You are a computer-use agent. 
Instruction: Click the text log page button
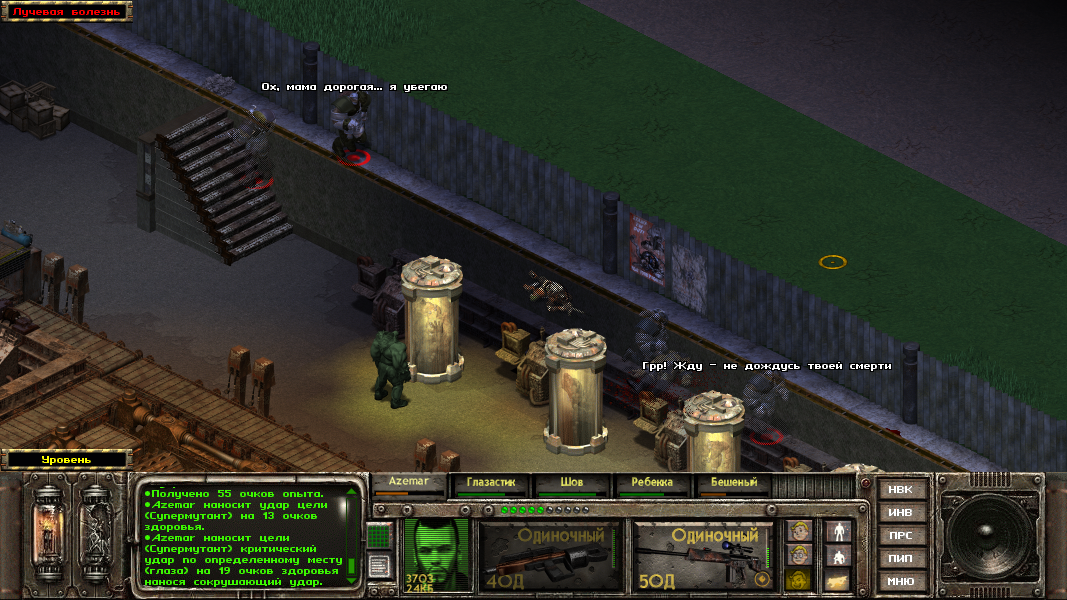coord(379,567)
